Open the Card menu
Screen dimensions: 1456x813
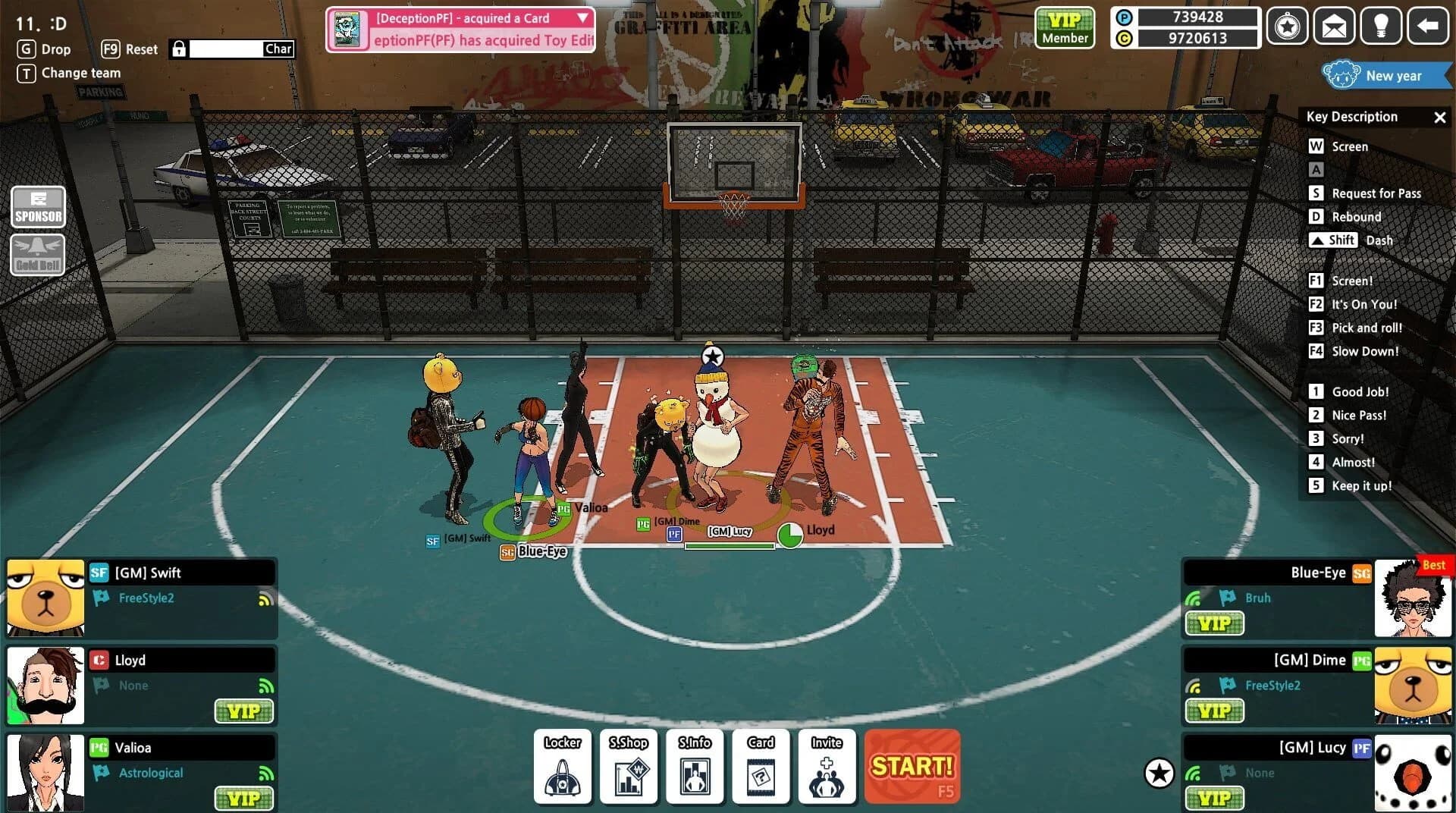761,766
